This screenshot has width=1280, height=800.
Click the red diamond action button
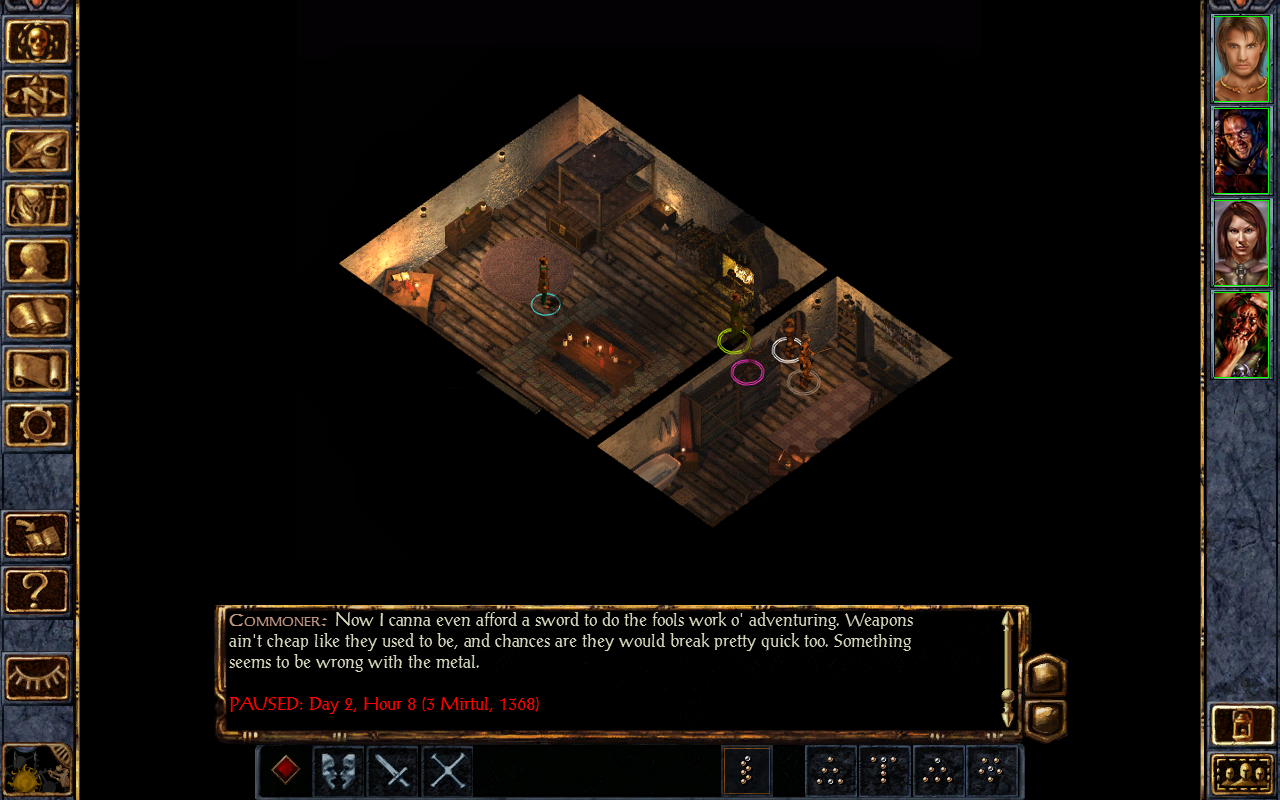(x=285, y=771)
